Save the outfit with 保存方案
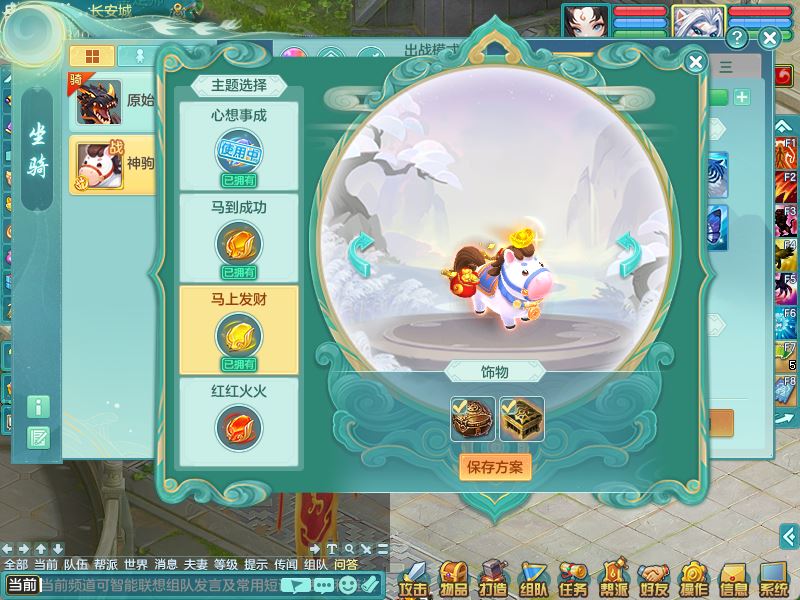The height and width of the screenshot is (600, 800). (495, 467)
